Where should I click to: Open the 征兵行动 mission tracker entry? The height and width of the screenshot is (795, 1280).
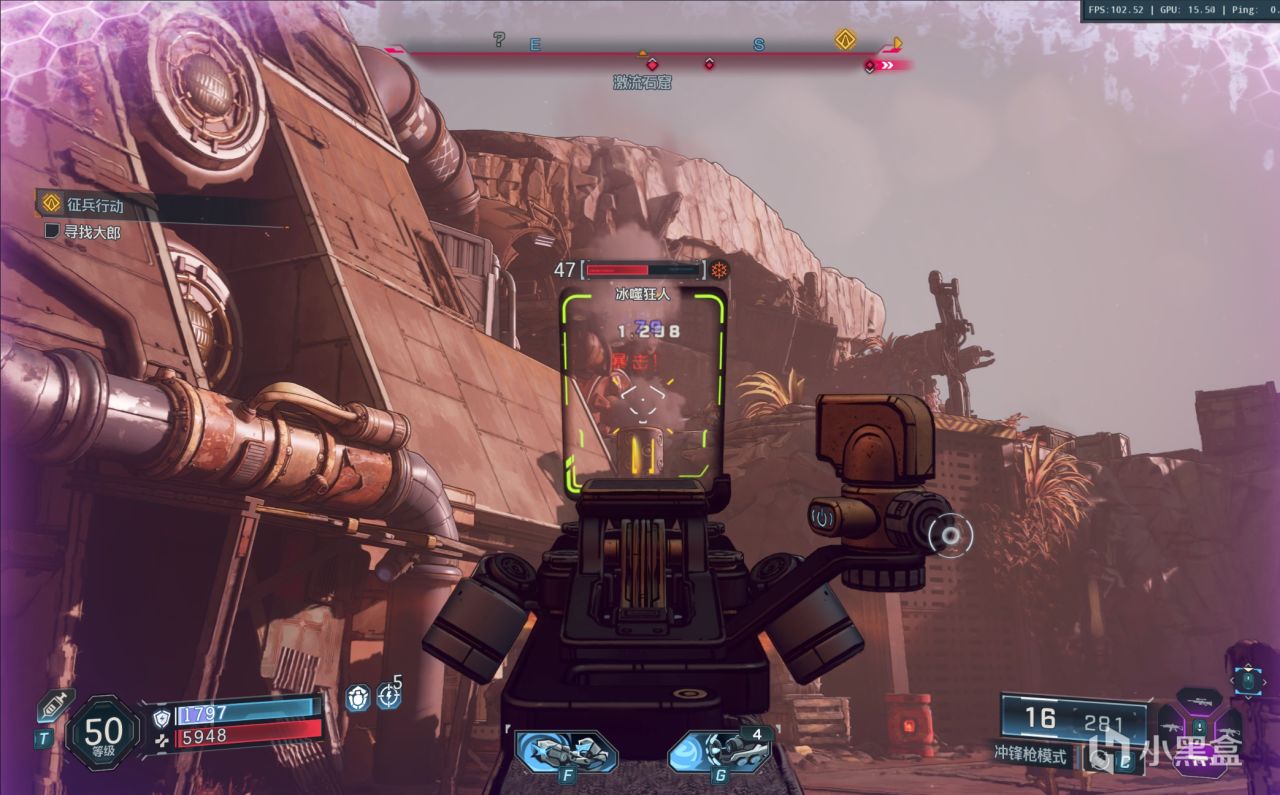[x=95, y=205]
